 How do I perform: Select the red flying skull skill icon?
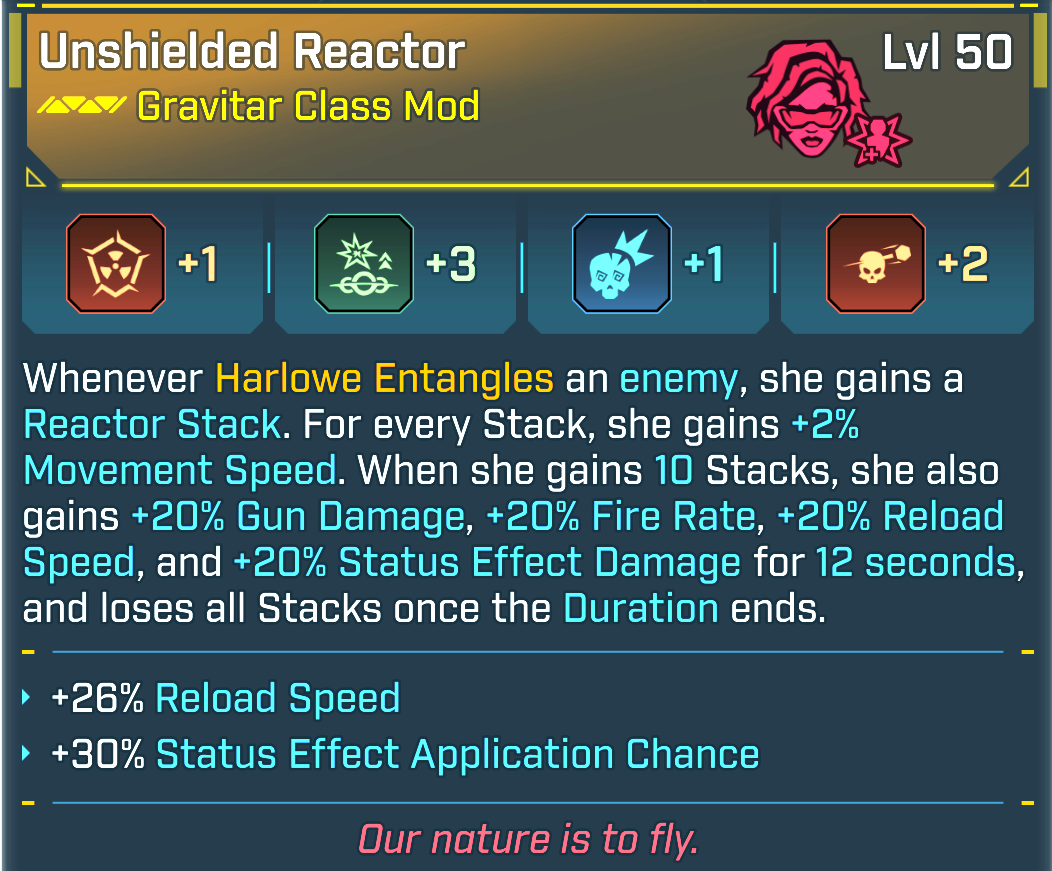pos(876,264)
